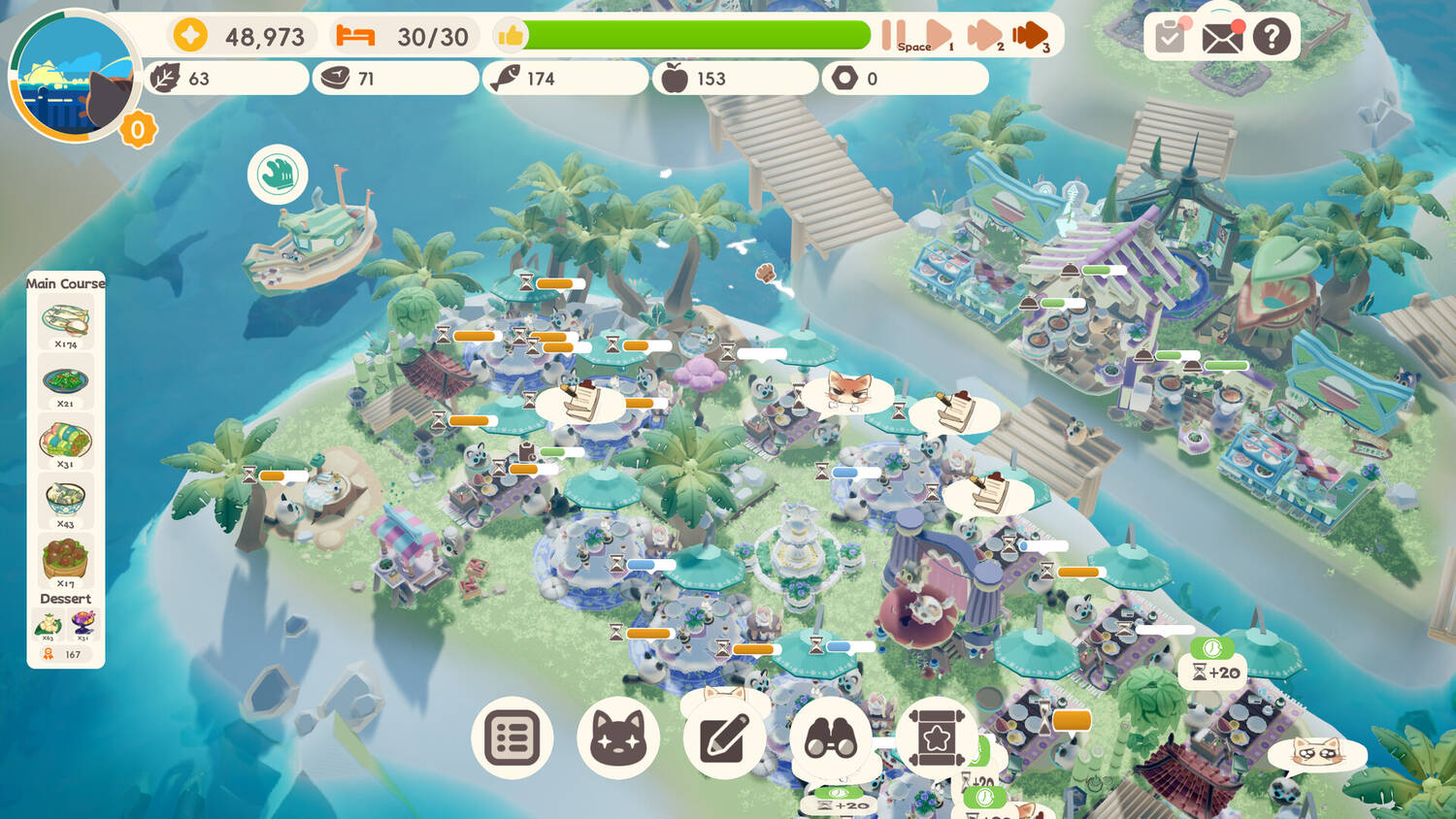1456x819 pixels.
Task: Select the green vegetable dish
Action: point(65,380)
